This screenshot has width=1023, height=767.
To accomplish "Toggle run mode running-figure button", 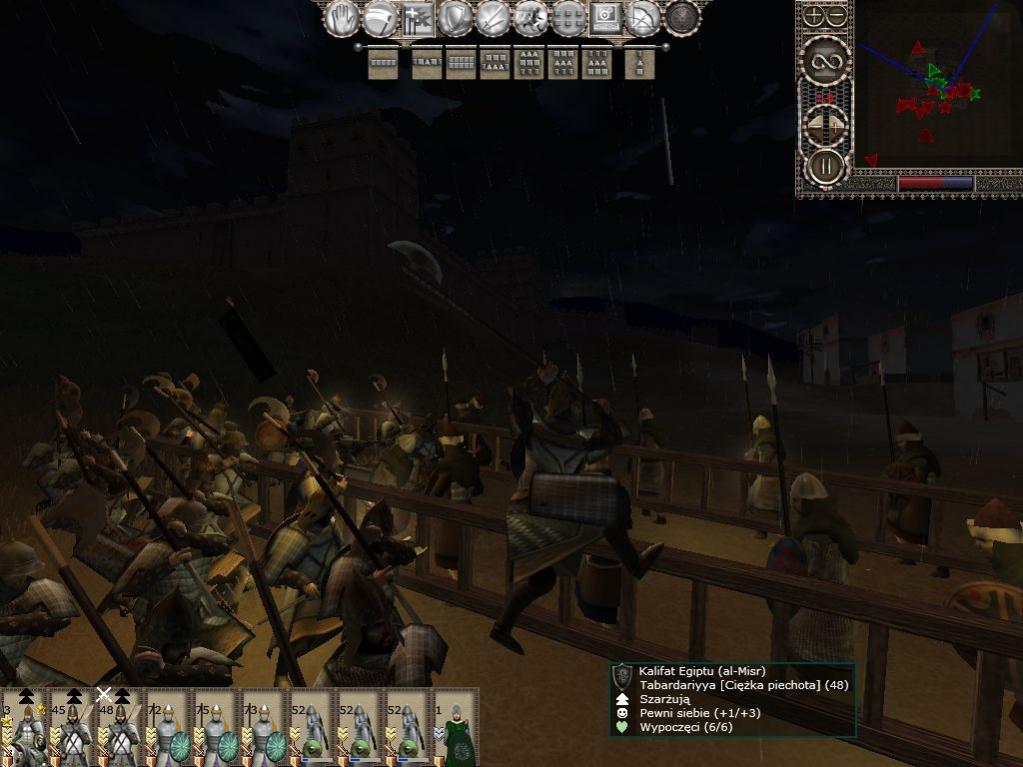I will pos(530,17).
